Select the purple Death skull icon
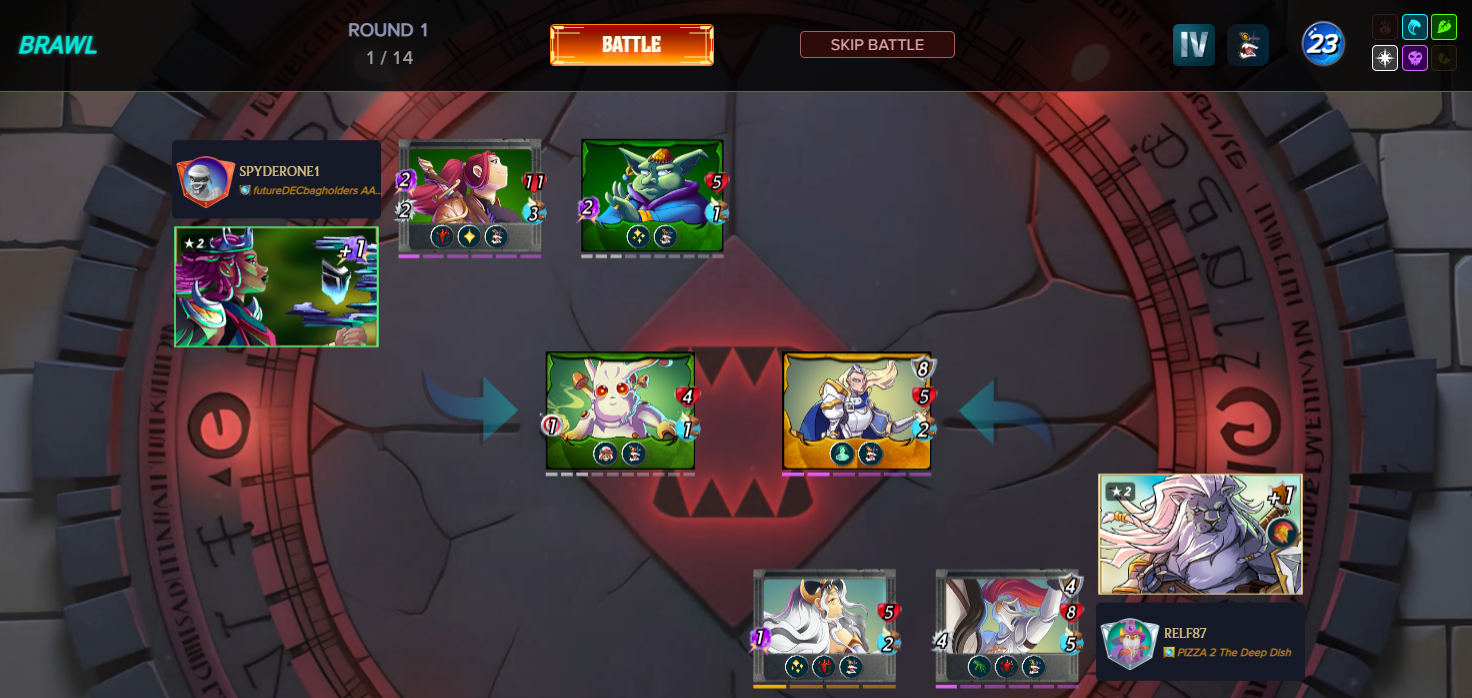 click(x=1414, y=58)
